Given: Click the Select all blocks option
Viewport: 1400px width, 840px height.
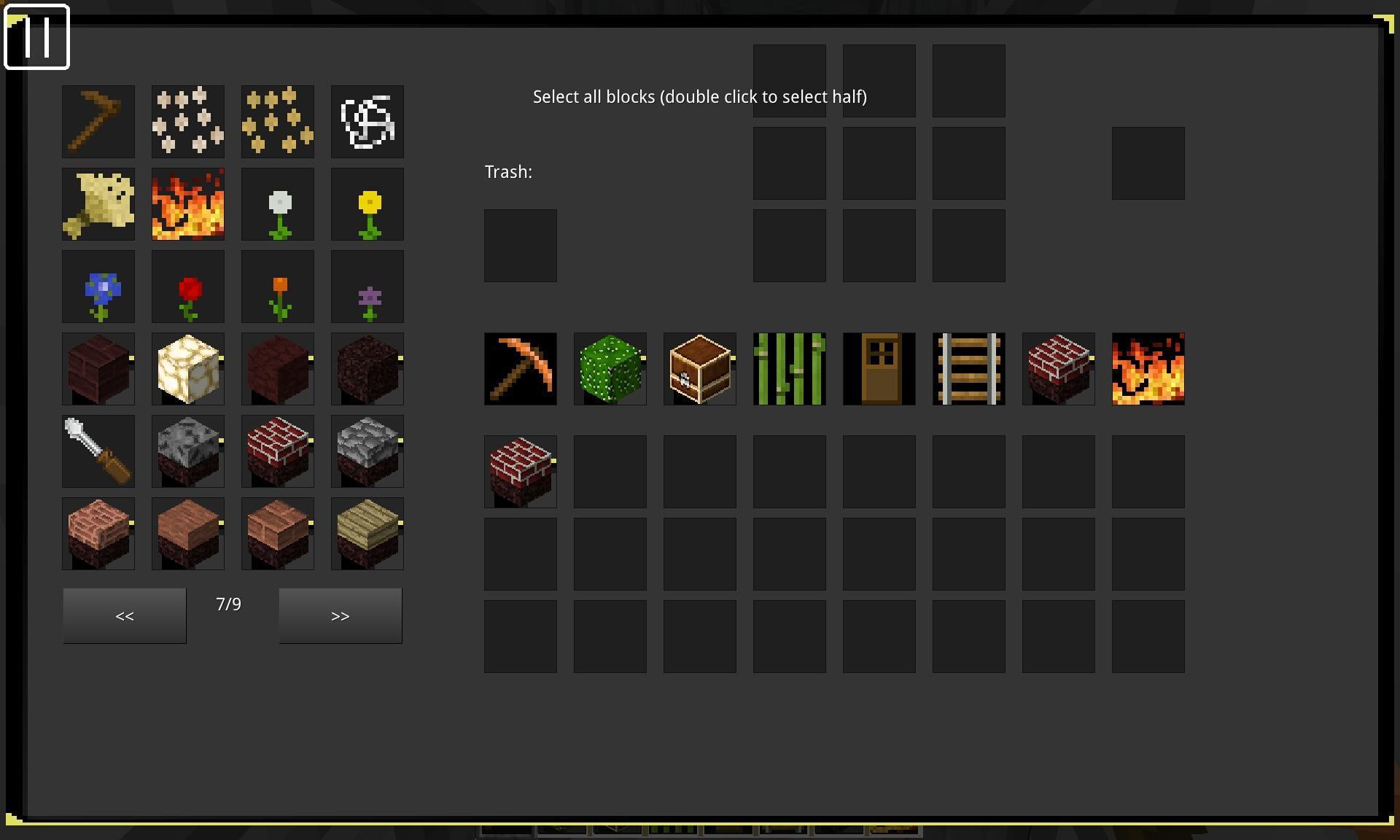Looking at the screenshot, I should point(699,96).
